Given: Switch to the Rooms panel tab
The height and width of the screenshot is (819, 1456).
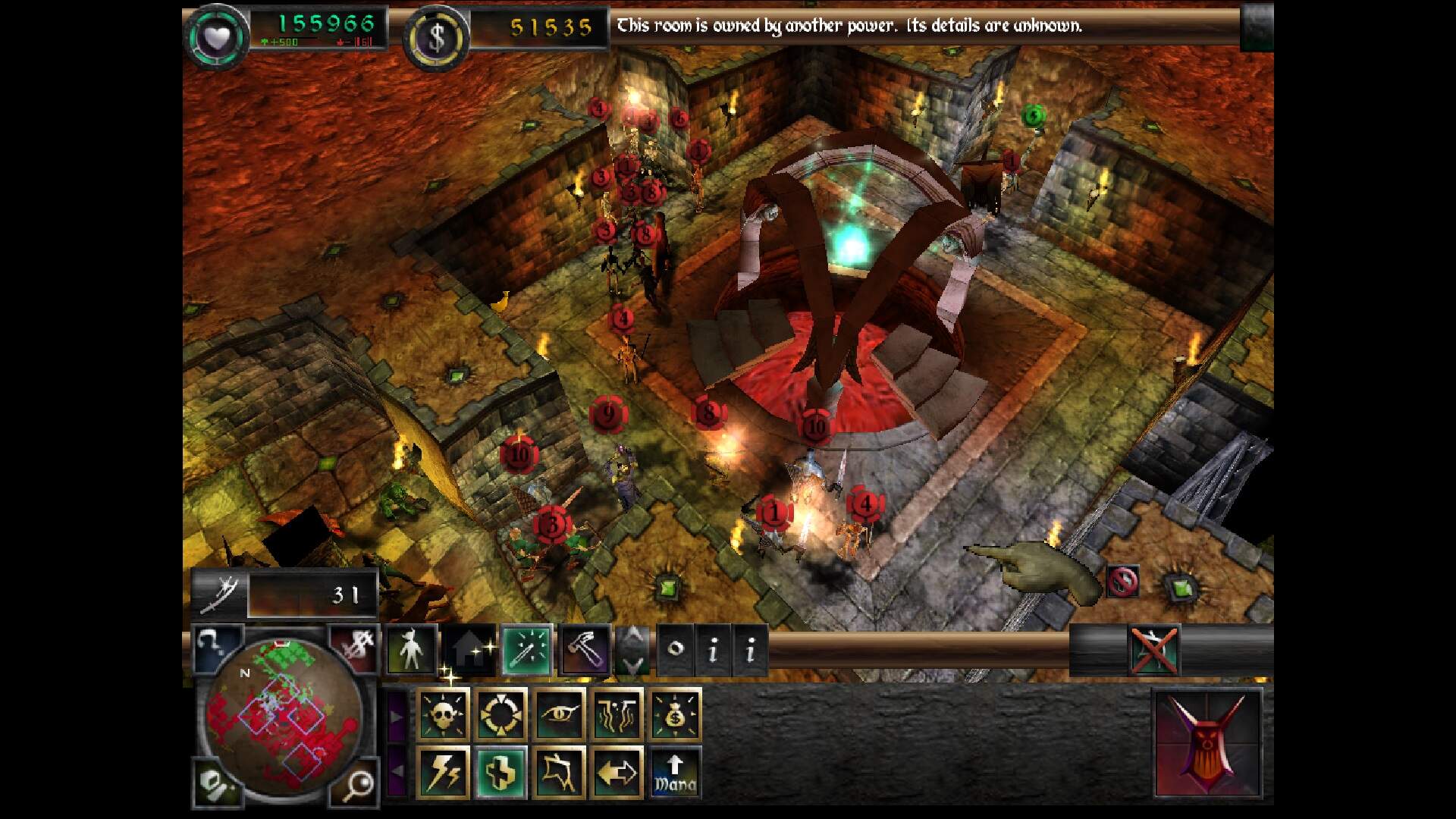Looking at the screenshot, I should [x=469, y=650].
